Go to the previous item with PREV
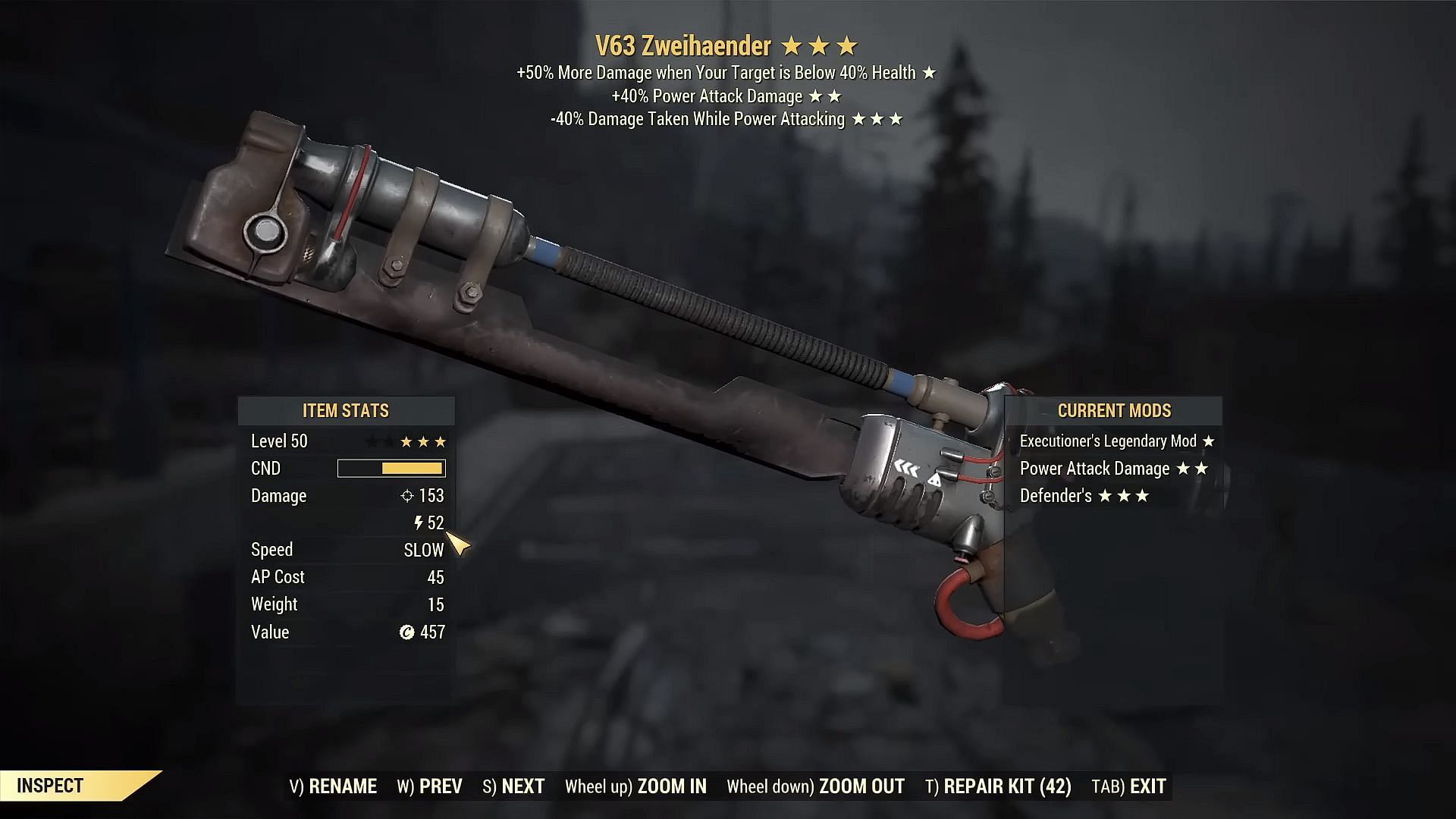The width and height of the screenshot is (1456, 819). 429,786
